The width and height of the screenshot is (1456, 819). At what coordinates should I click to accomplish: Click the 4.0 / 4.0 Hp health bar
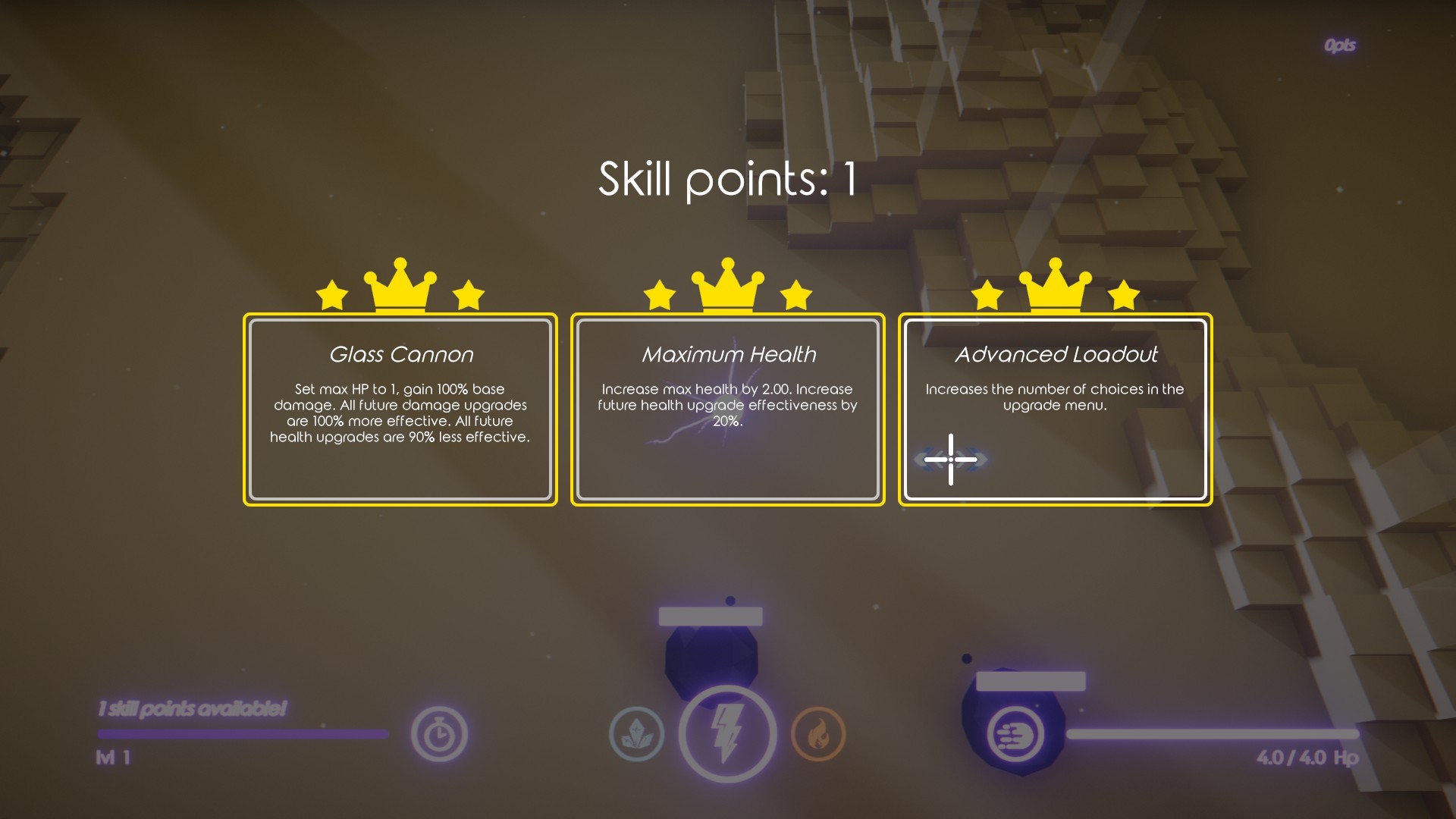click(x=1213, y=733)
